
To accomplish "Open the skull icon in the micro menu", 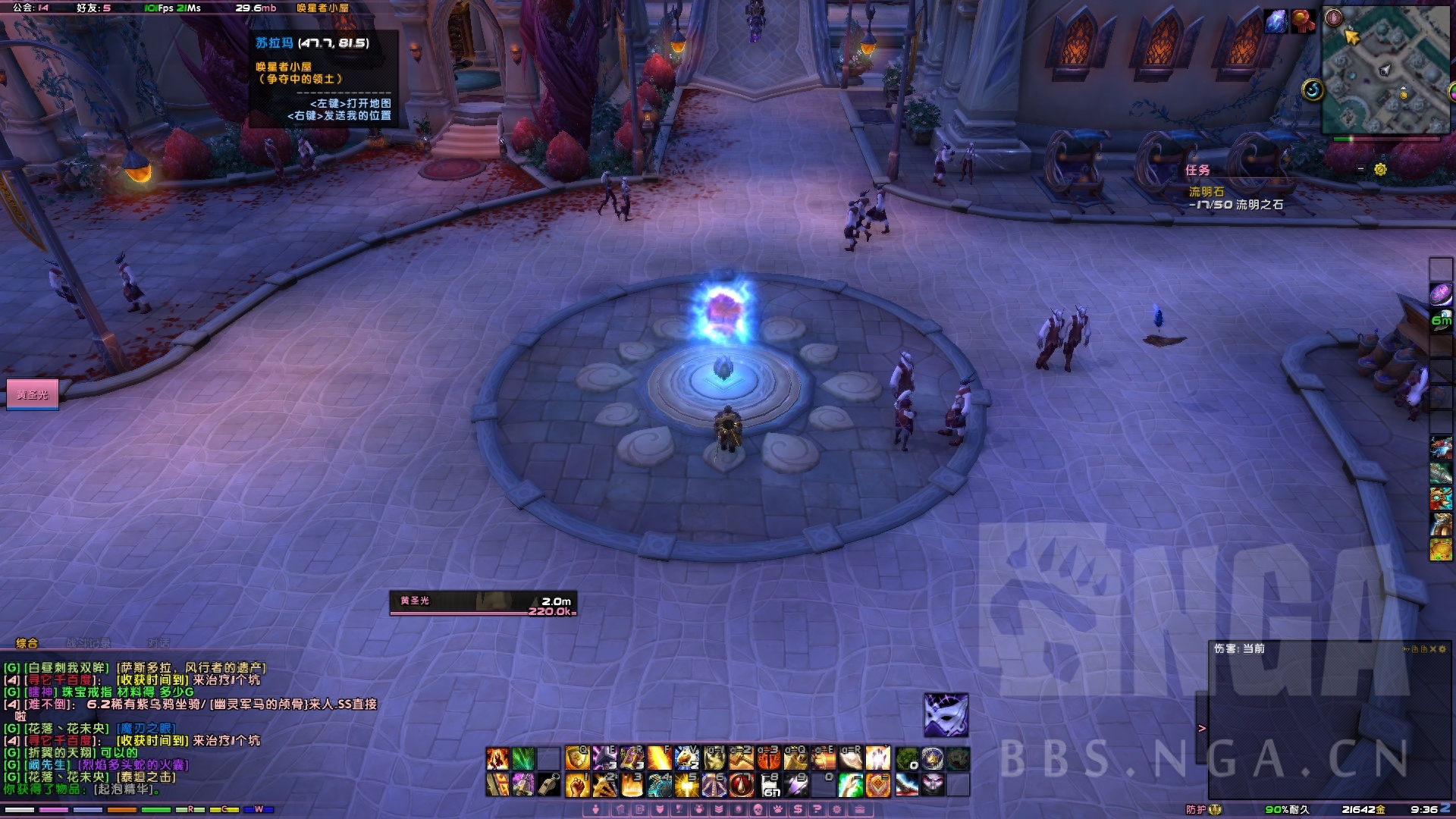I will tap(757, 810).
